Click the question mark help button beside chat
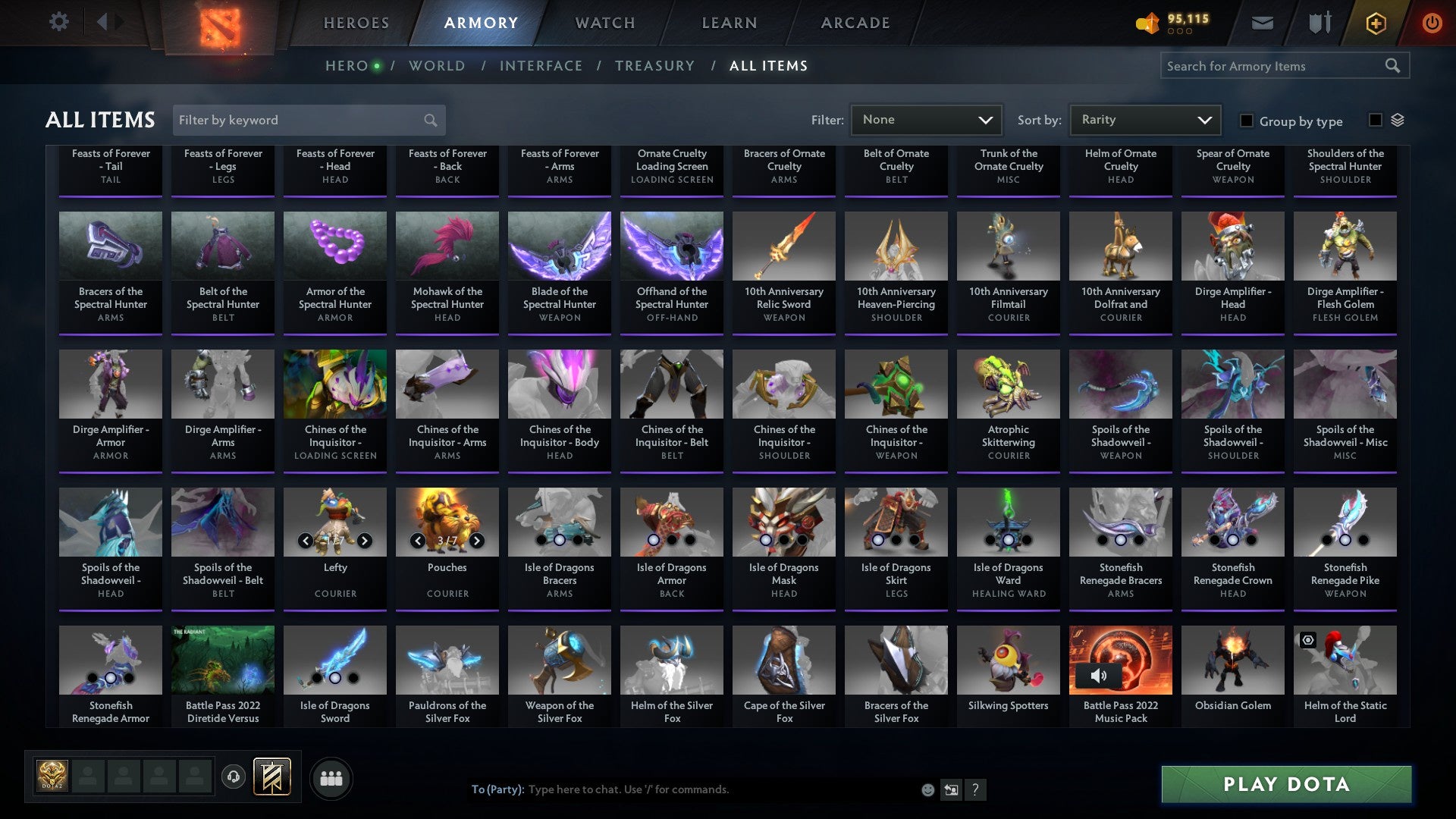The width and height of the screenshot is (1456, 819). click(975, 789)
